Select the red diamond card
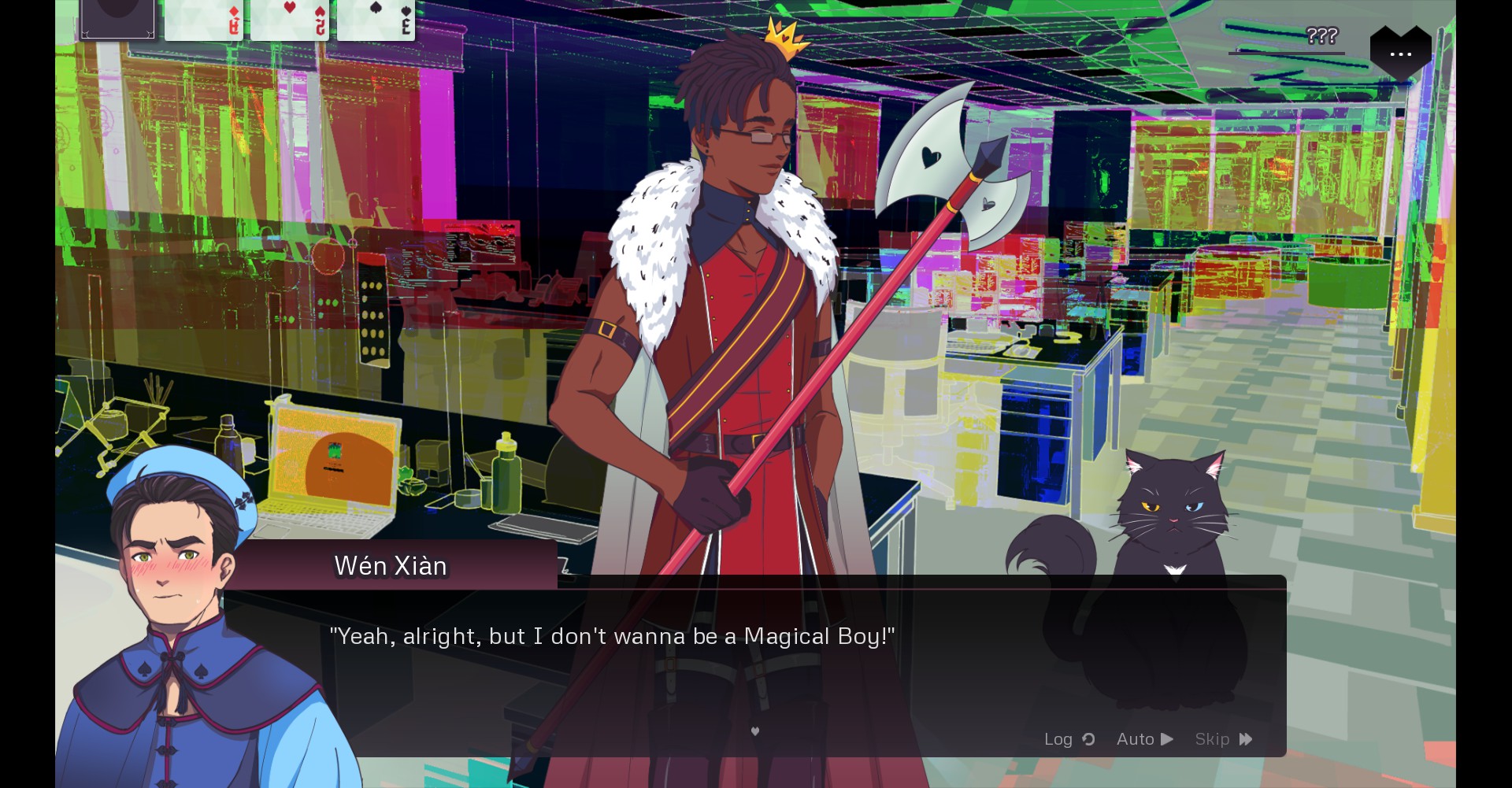This screenshot has width=1512, height=788. tap(203, 19)
